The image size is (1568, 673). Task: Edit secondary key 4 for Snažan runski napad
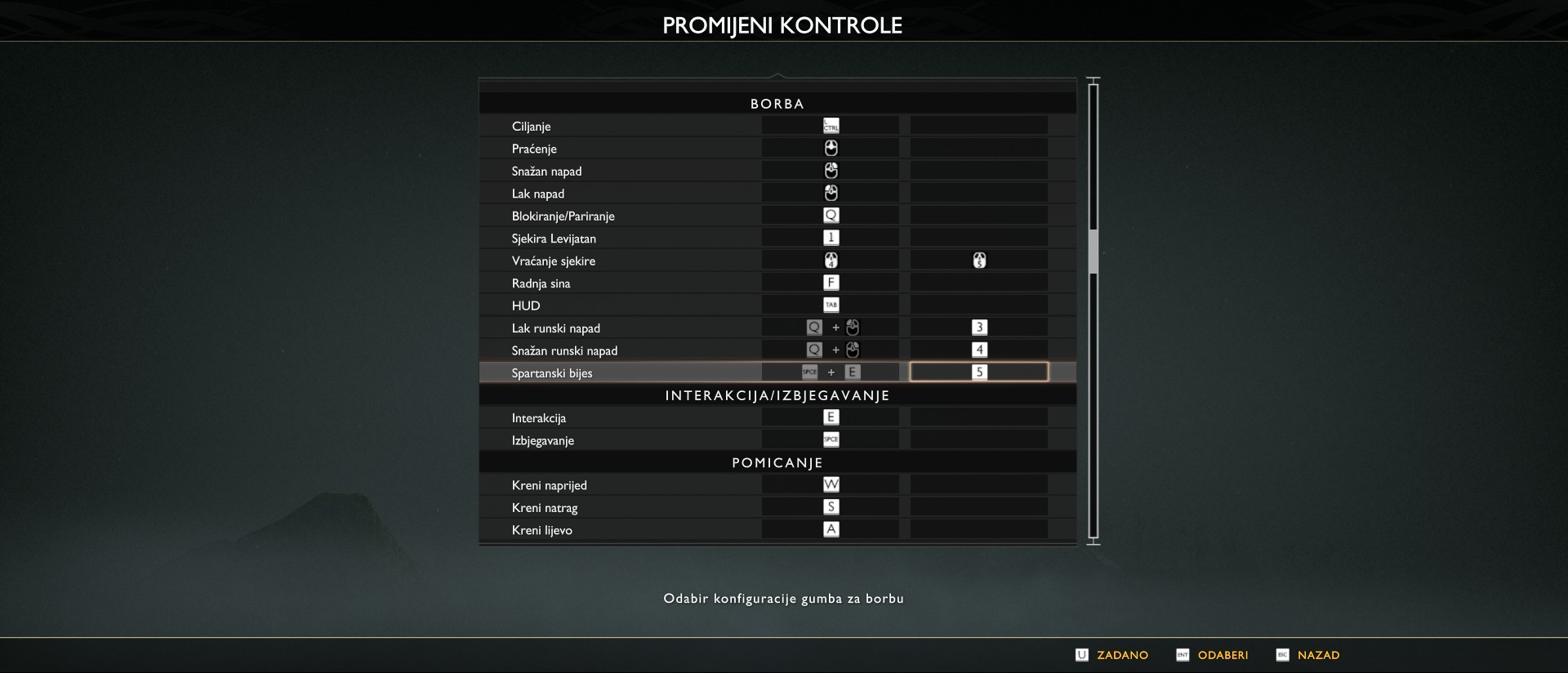pyautogui.click(x=978, y=350)
